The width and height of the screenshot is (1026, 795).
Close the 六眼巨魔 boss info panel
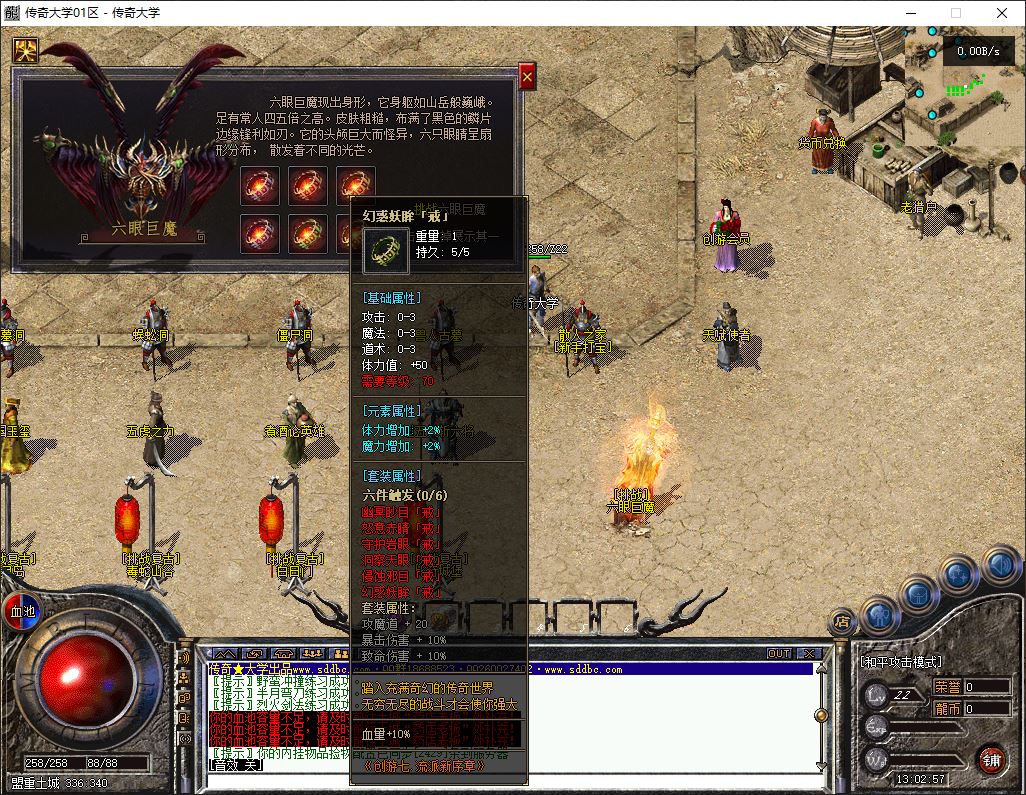(x=527, y=76)
